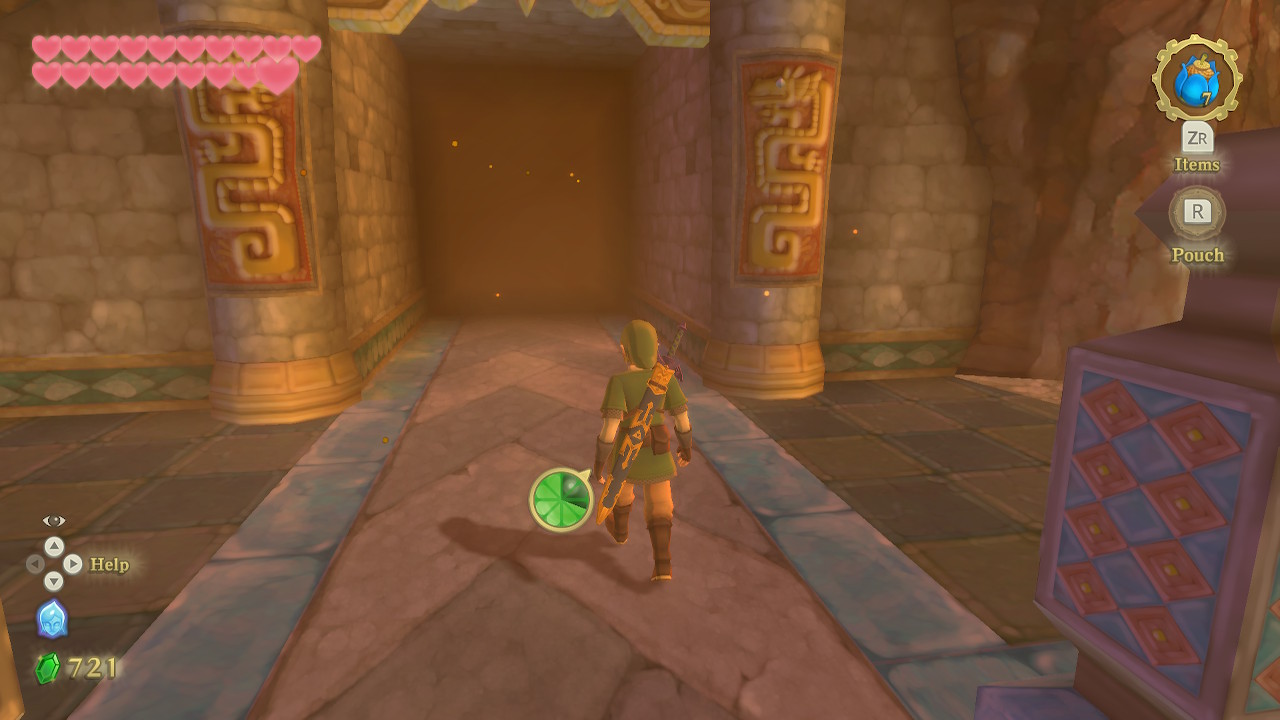This screenshot has width=1280, height=720.
Task: Click the Fi companion icon
Action: 52,619
